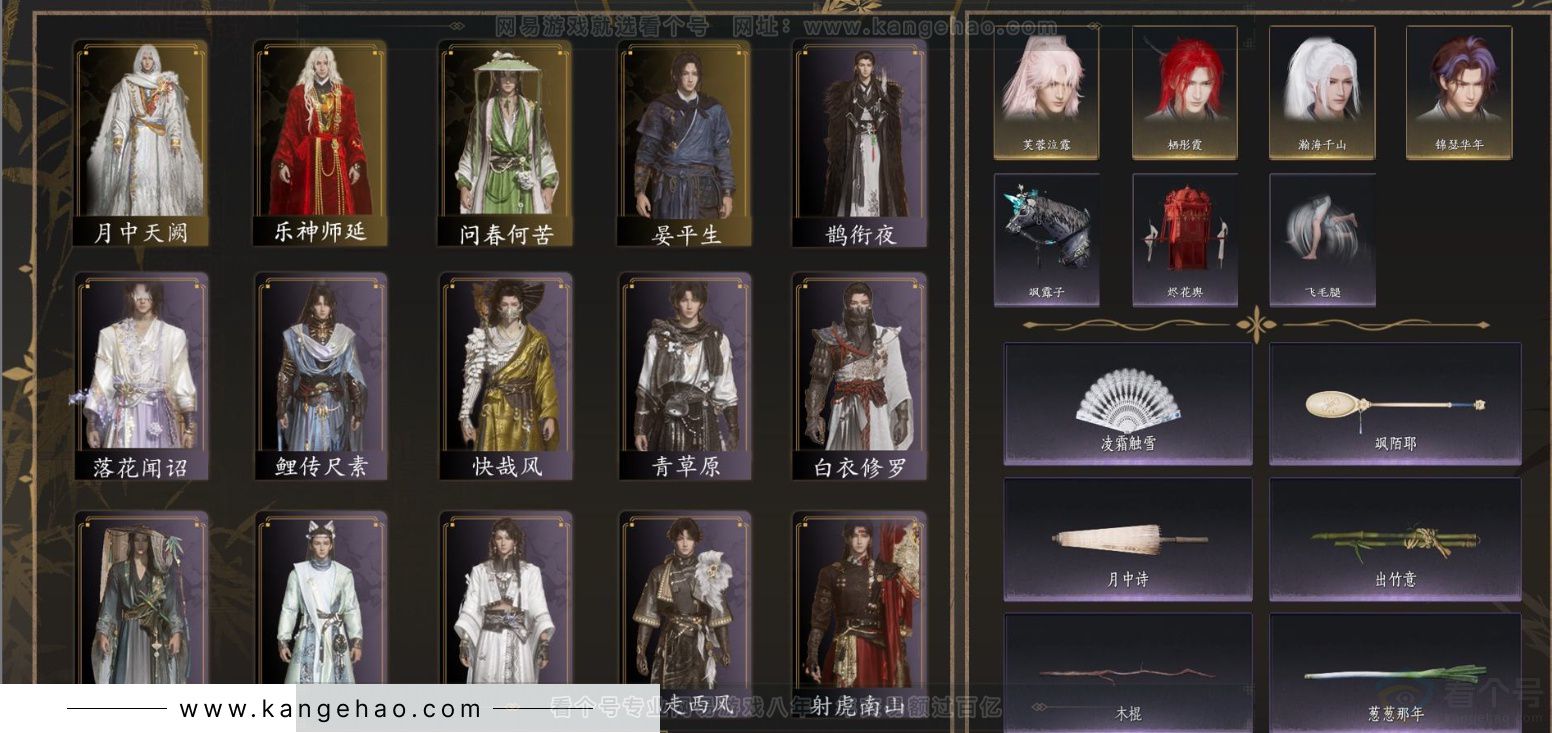Image resolution: width=1552 pixels, height=733 pixels.
Task: Select the purple 锦瑟华年 hairstyle
Action: tap(1459, 92)
